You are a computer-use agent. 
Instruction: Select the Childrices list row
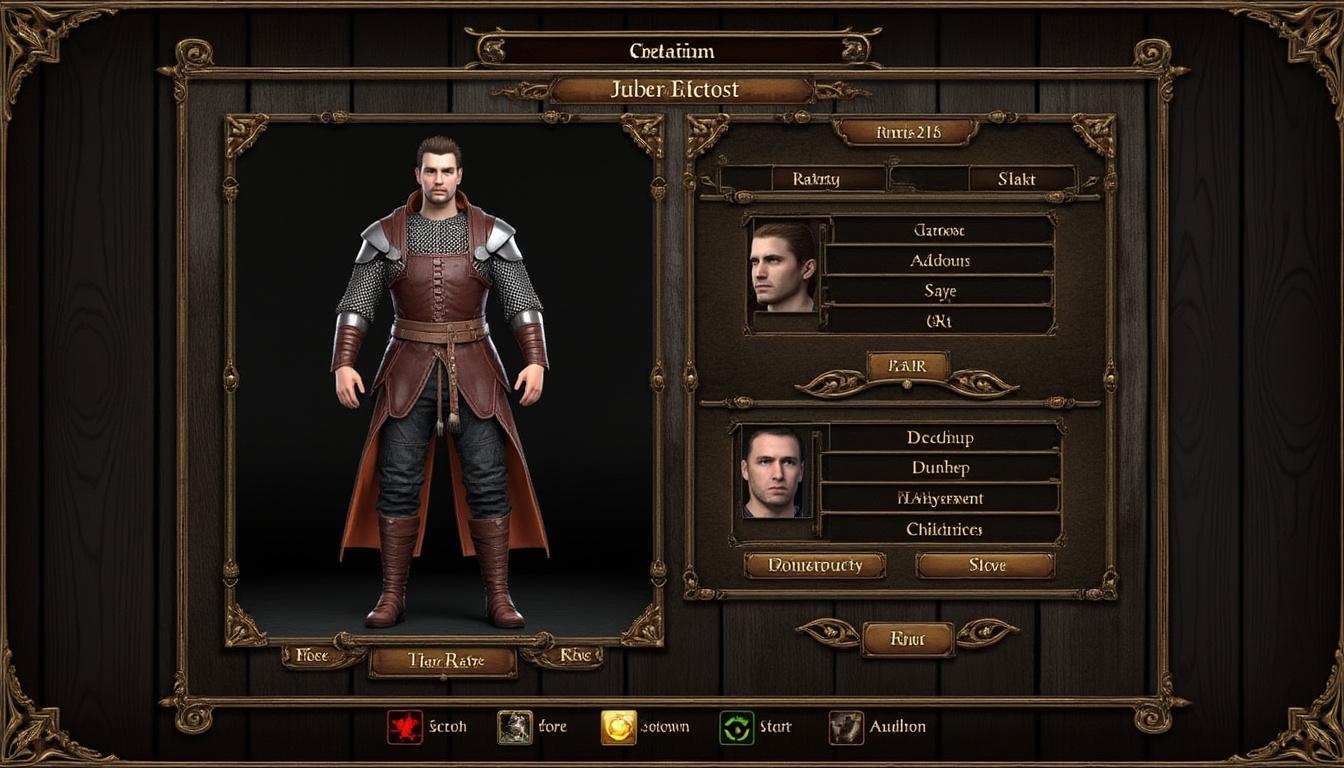tap(940, 528)
